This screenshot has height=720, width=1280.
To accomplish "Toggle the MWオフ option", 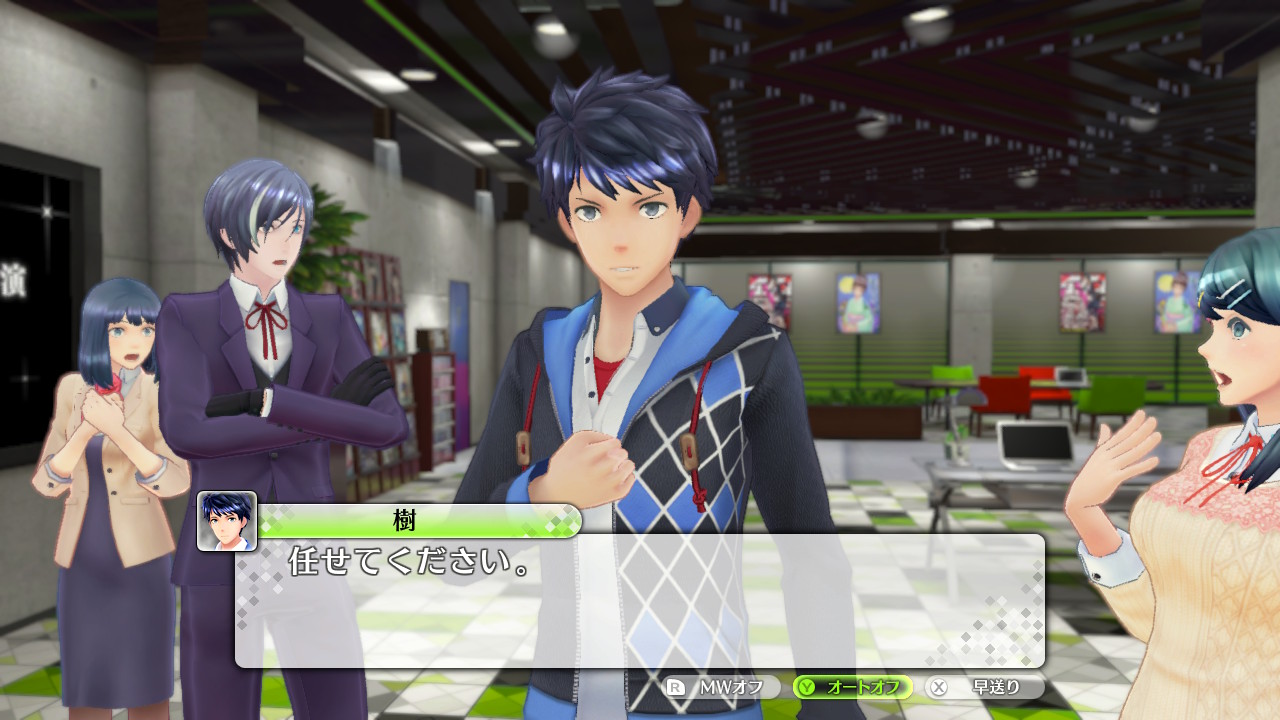I will tap(722, 687).
